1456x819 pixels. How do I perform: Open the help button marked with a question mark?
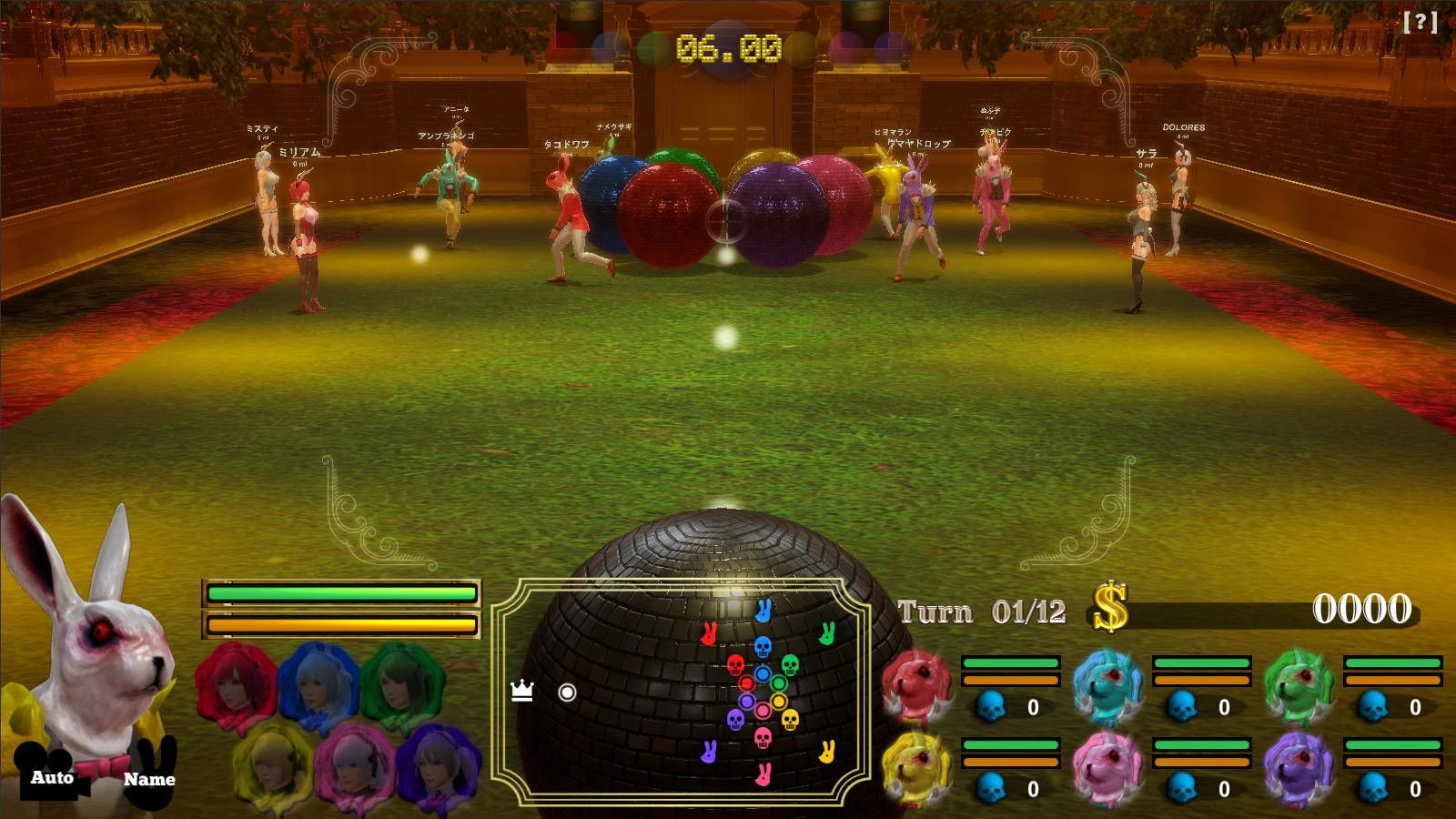[x=1420, y=22]
